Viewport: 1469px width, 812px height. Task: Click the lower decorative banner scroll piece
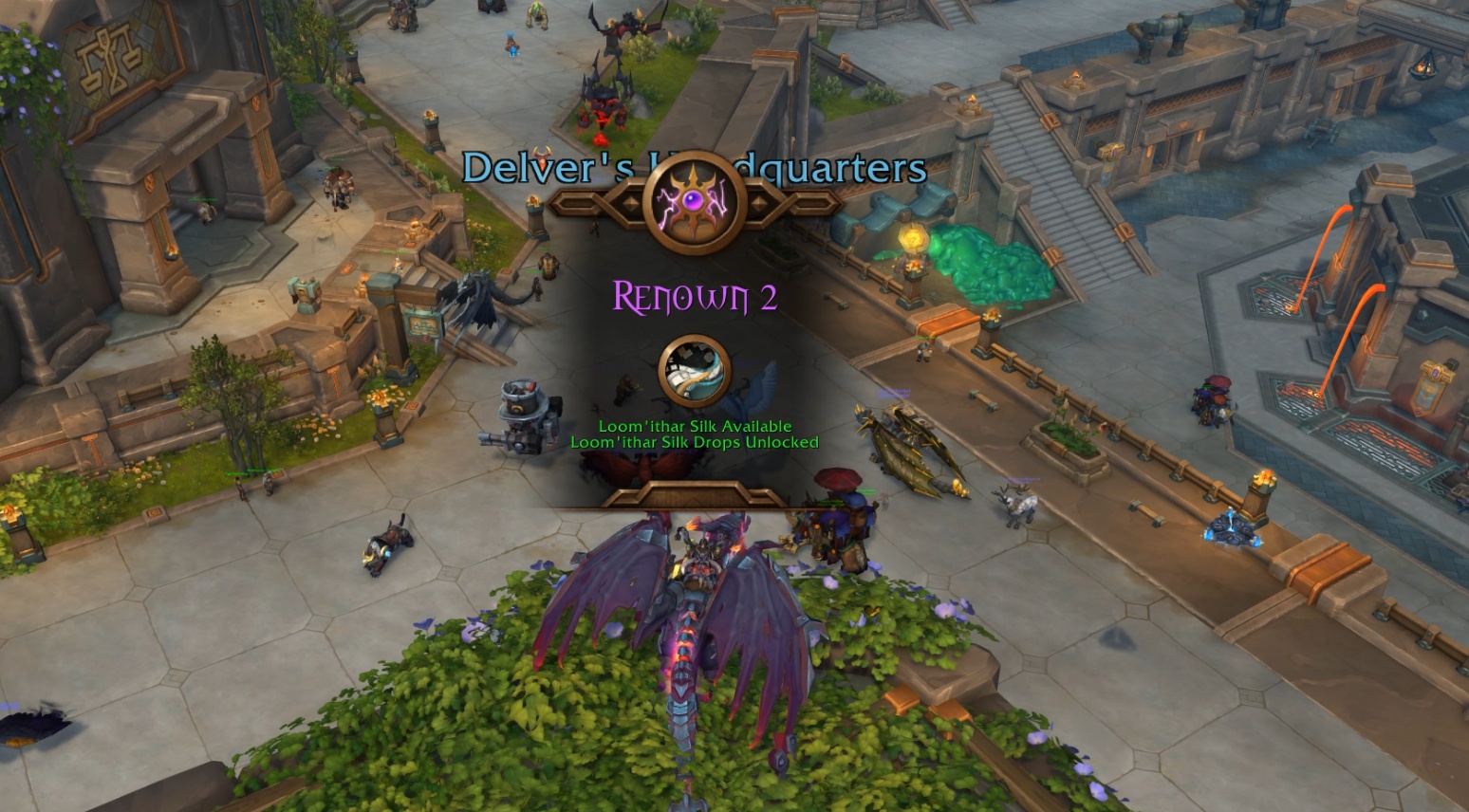[x=693, y=493]
